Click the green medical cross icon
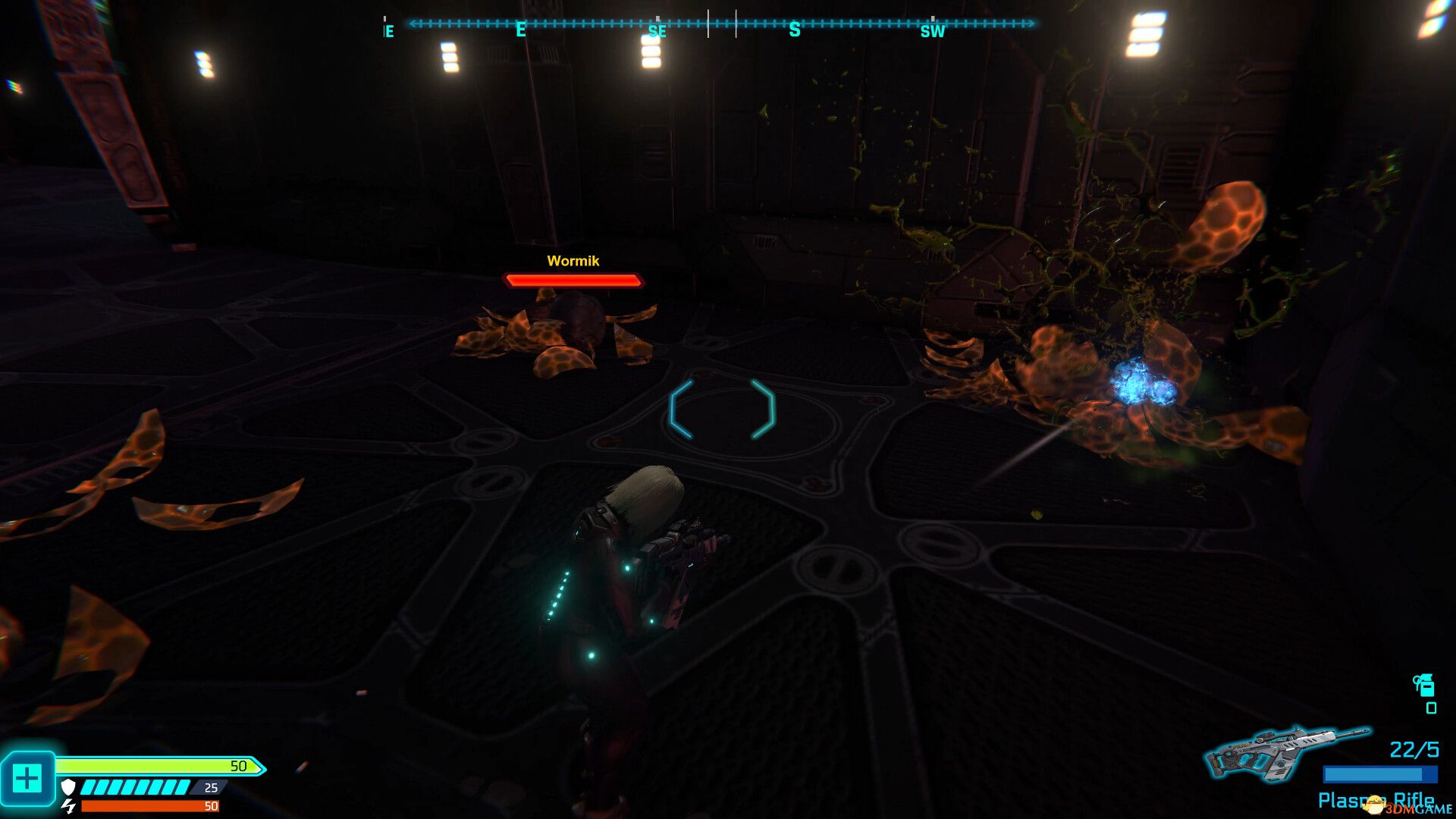This screenshot has height=819, width=1456. (x=27, y=778)
